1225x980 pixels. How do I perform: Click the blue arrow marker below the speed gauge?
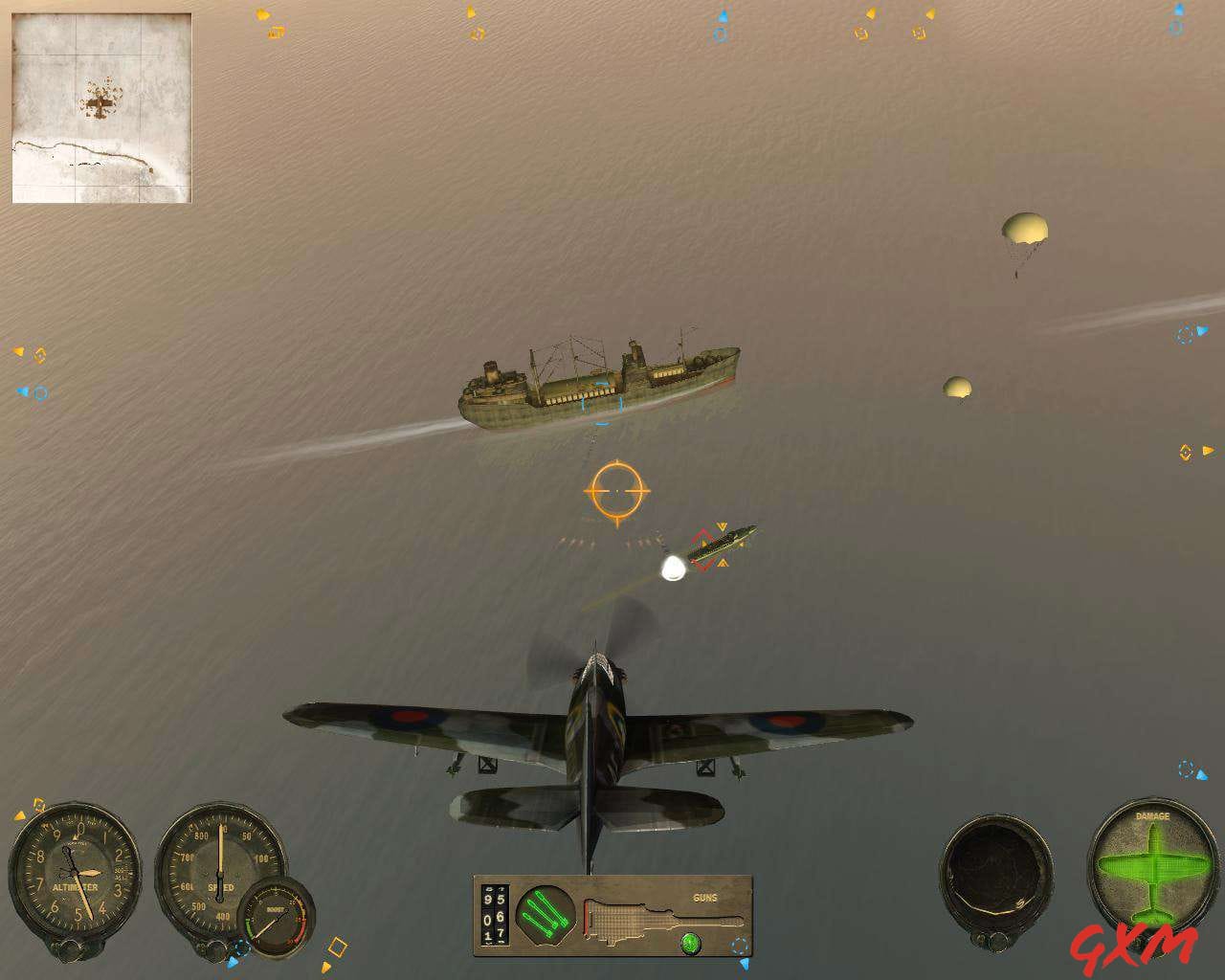point(232,963)
